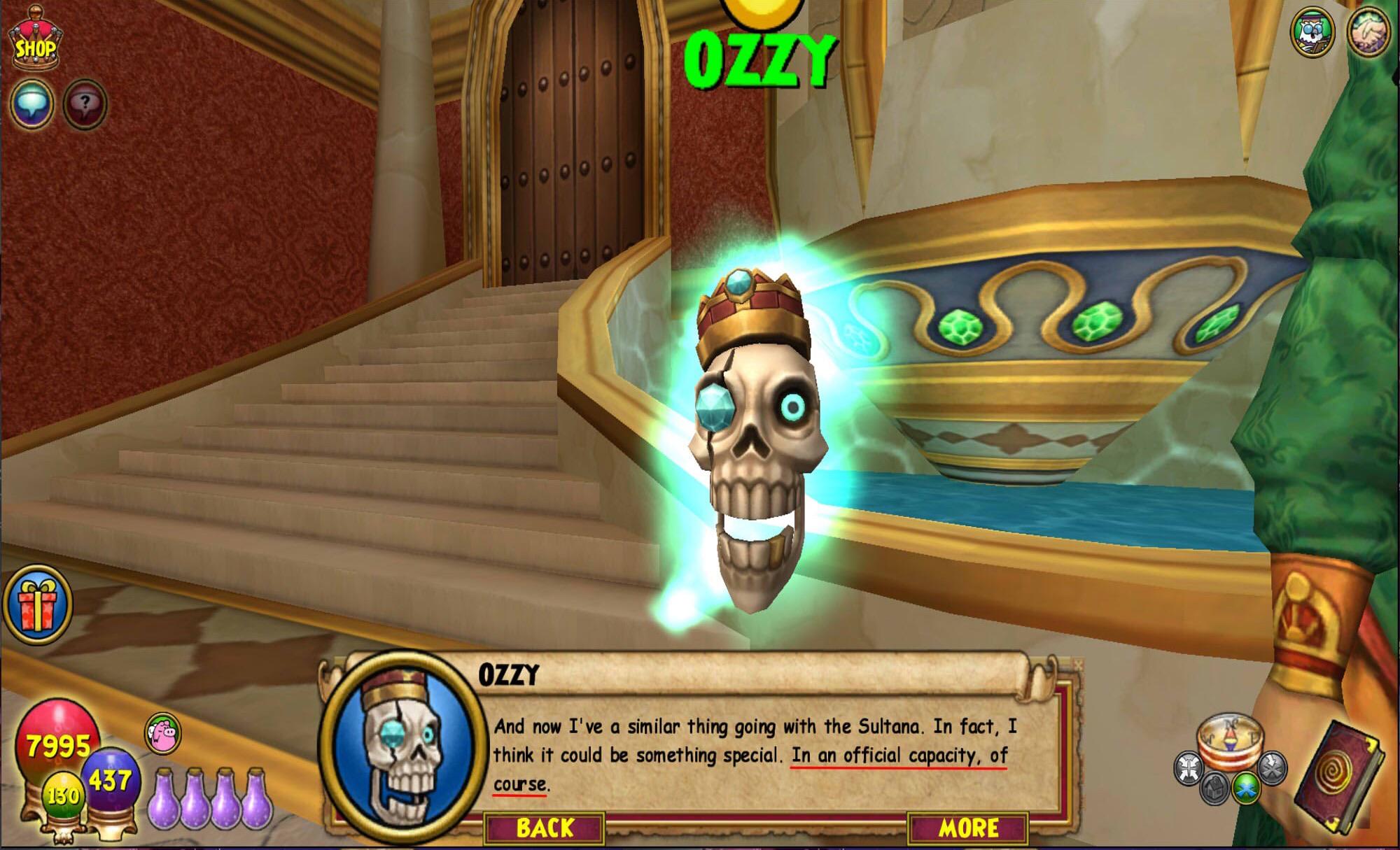1400x850 pixels.
Task: Open the owl tutor icon
Action: coord(1312,32)
